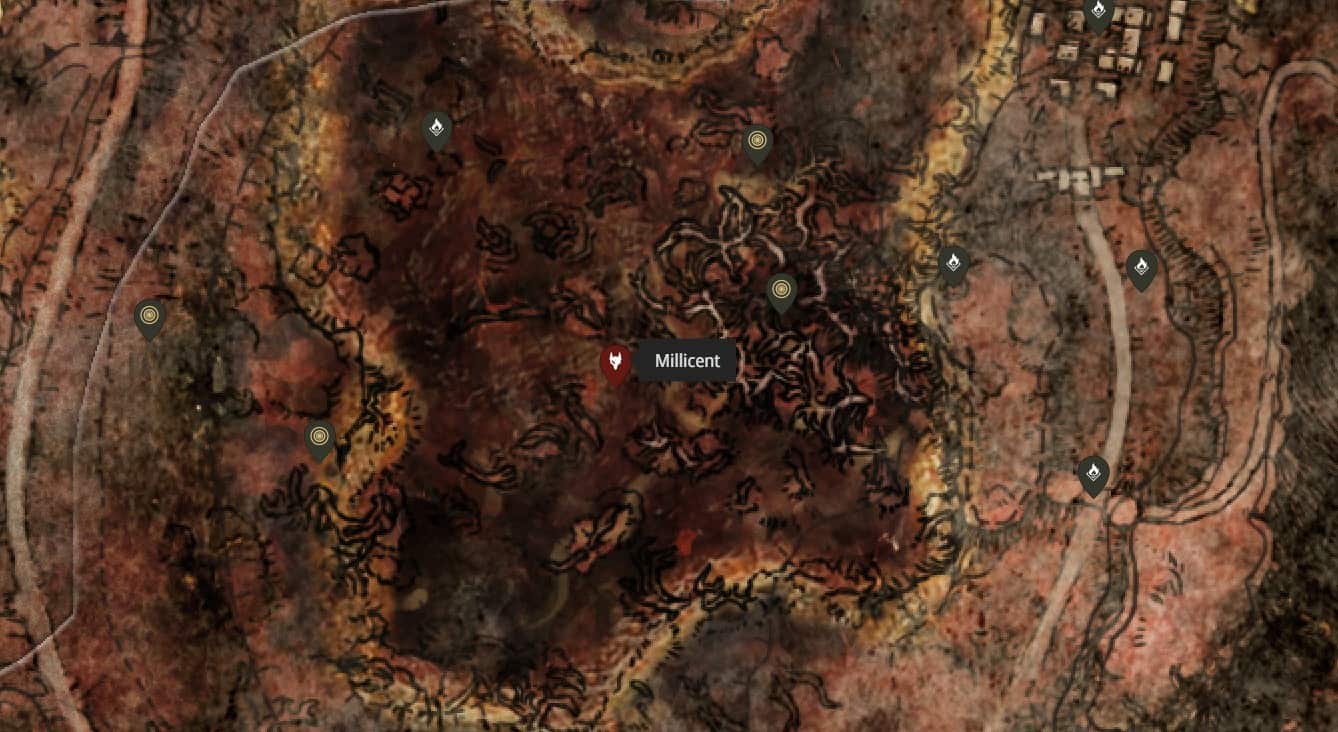Click the red wolf emblem on Millicent's pin
Viewport: 1338px width, 732px height.
point(614,360)
